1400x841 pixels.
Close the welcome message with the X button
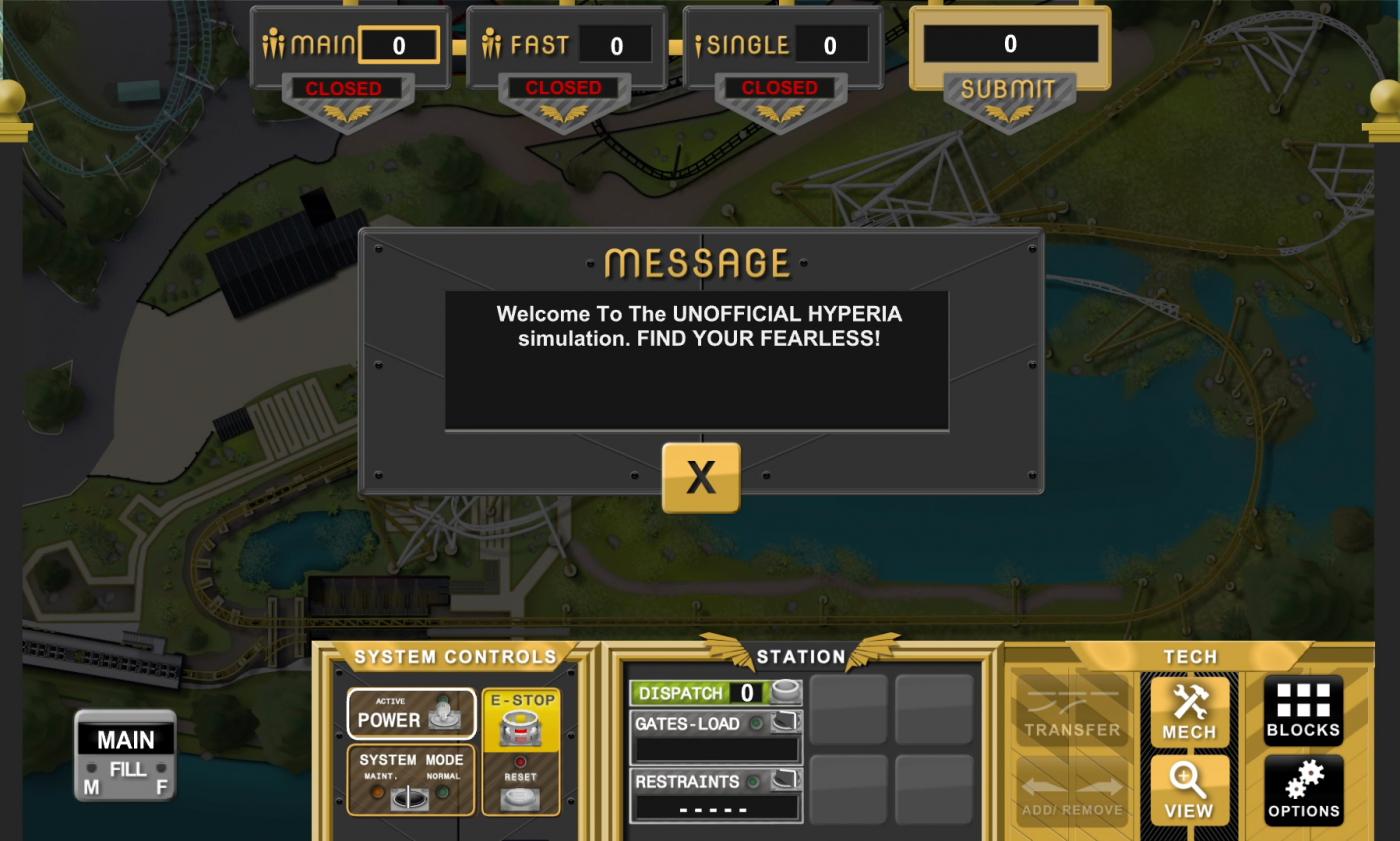coord(701,477)
